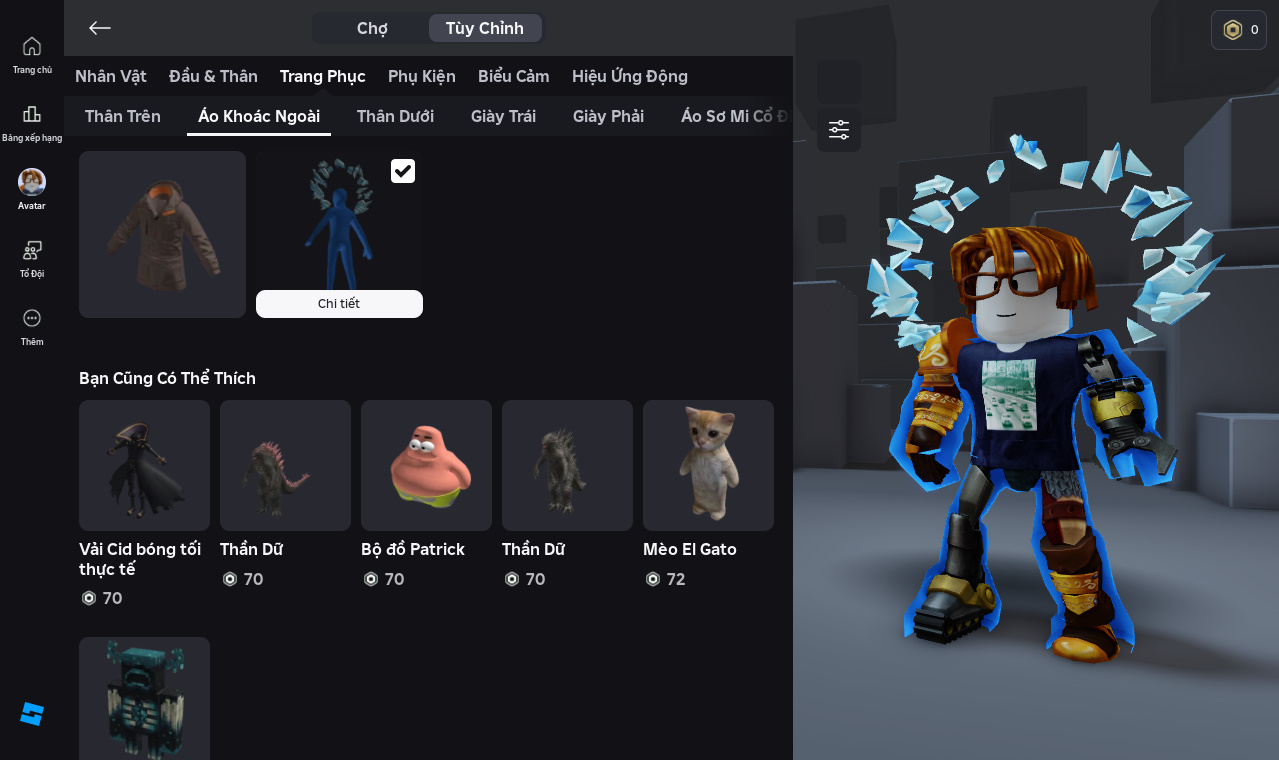Select the Thân Dưới subcategory

tap(395, 116)
